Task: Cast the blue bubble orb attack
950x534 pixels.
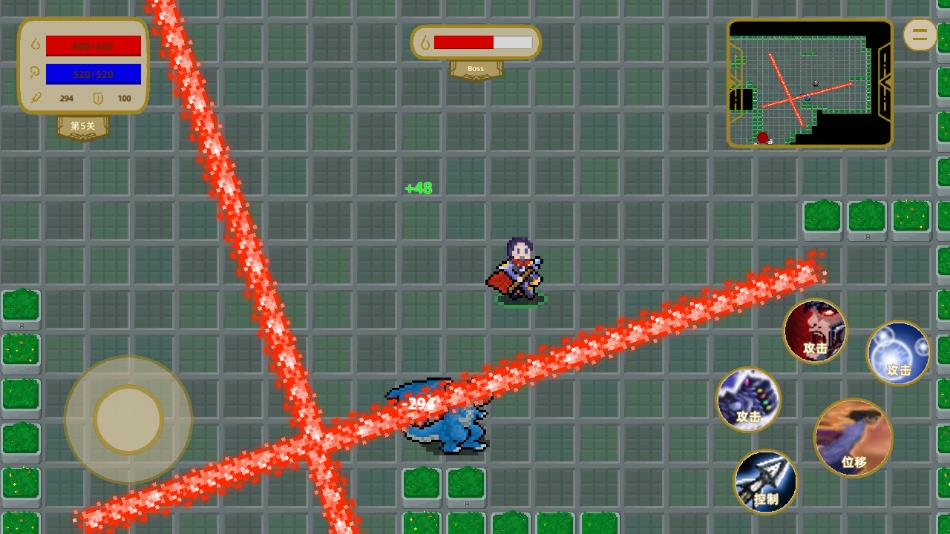Action: 898,352
